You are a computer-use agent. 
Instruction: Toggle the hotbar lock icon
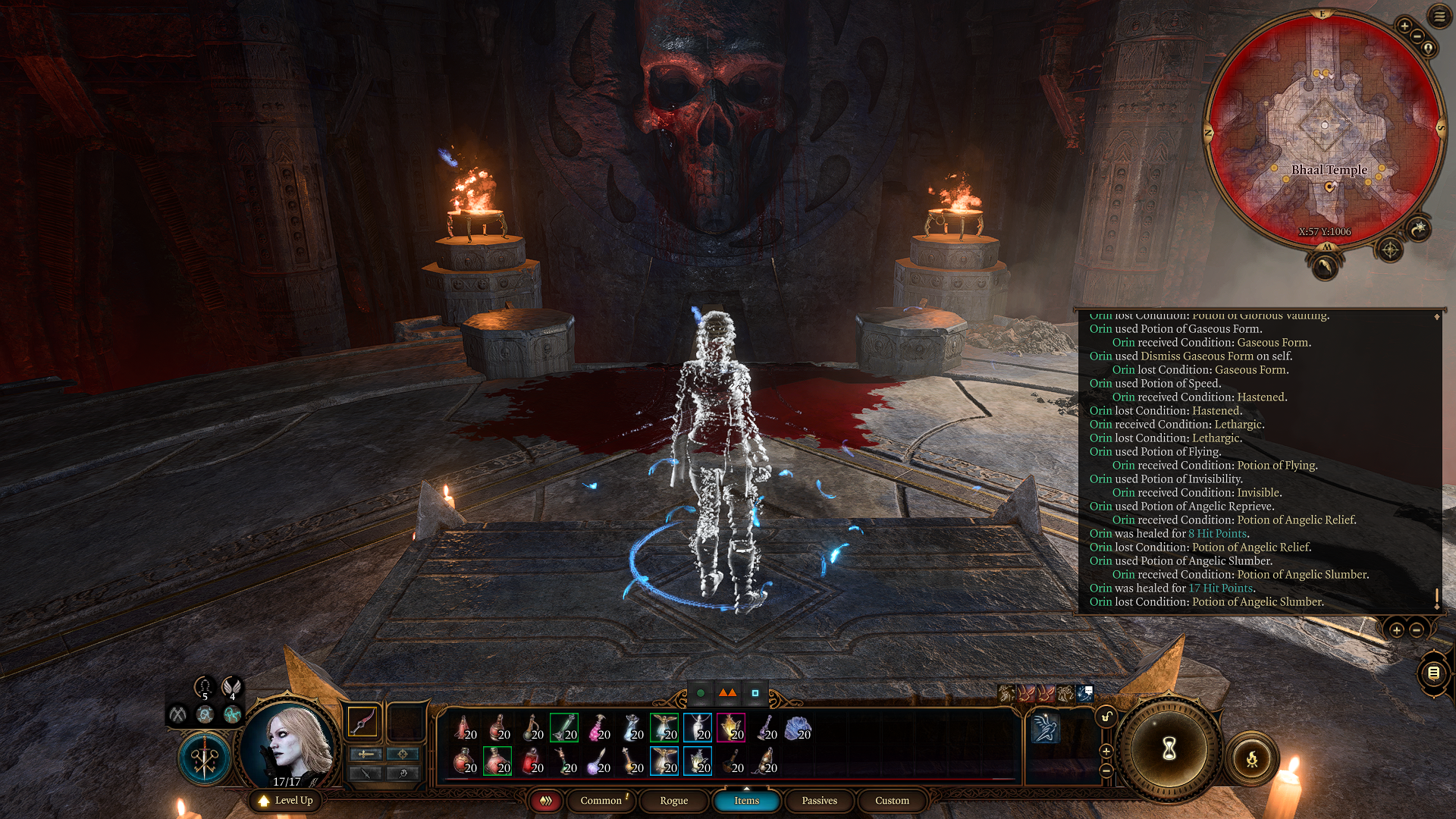(1106, 717)
